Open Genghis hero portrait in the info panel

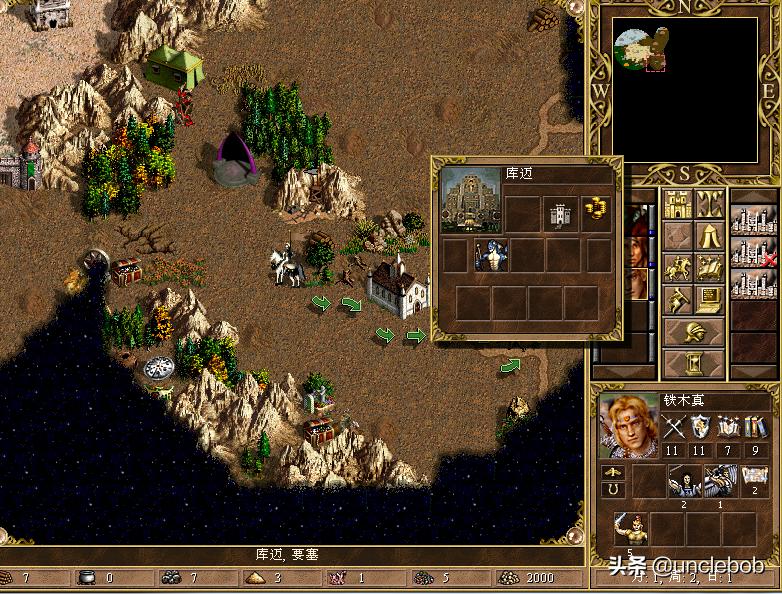(x=628, y=422)
